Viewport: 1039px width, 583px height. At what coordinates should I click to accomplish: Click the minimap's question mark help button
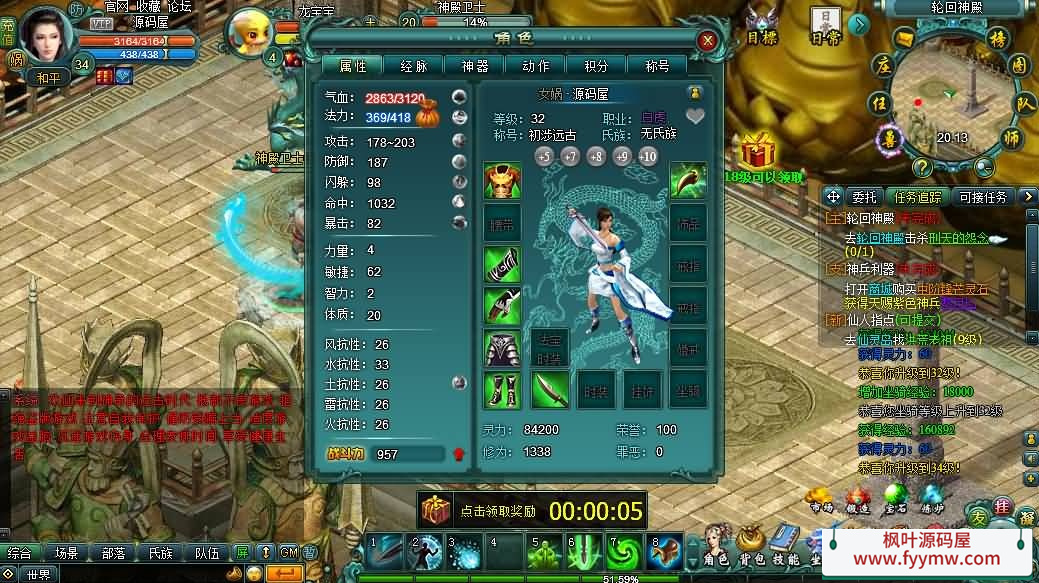[922, 167]
